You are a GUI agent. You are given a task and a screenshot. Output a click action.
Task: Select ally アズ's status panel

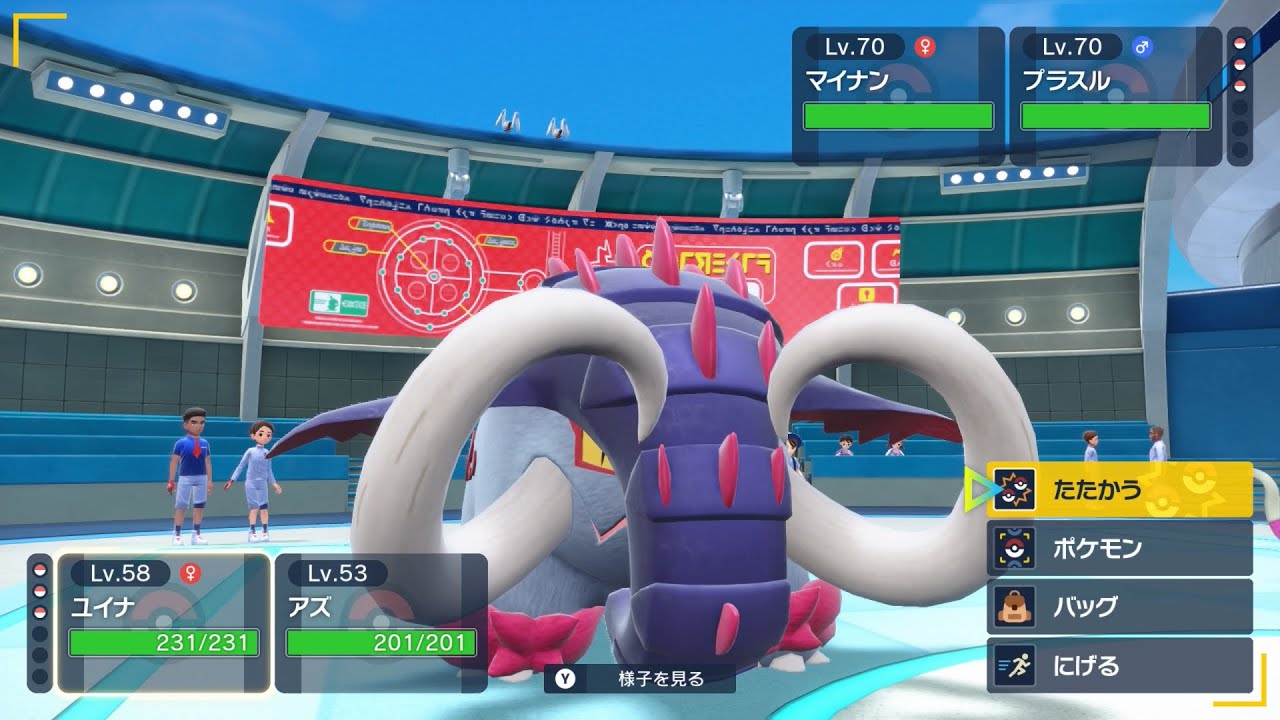[381, 622]
